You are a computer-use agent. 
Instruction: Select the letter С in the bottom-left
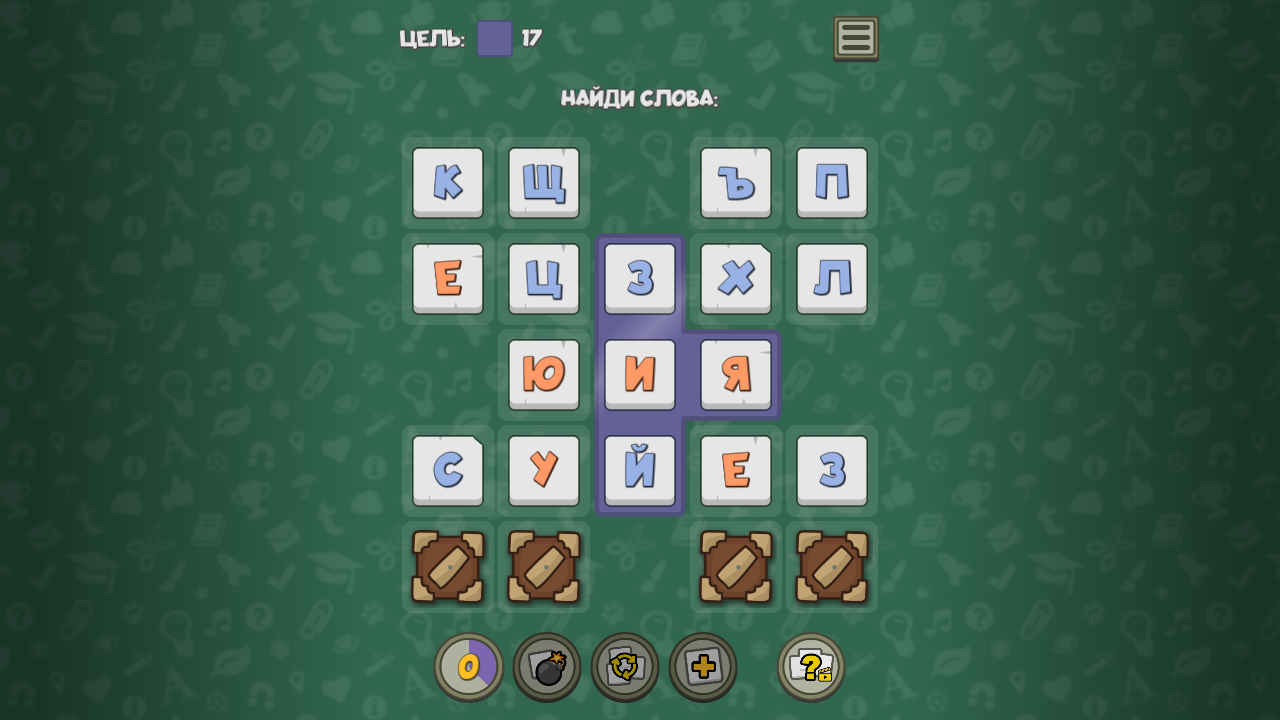pyautogui.click(x=447, y=470)
